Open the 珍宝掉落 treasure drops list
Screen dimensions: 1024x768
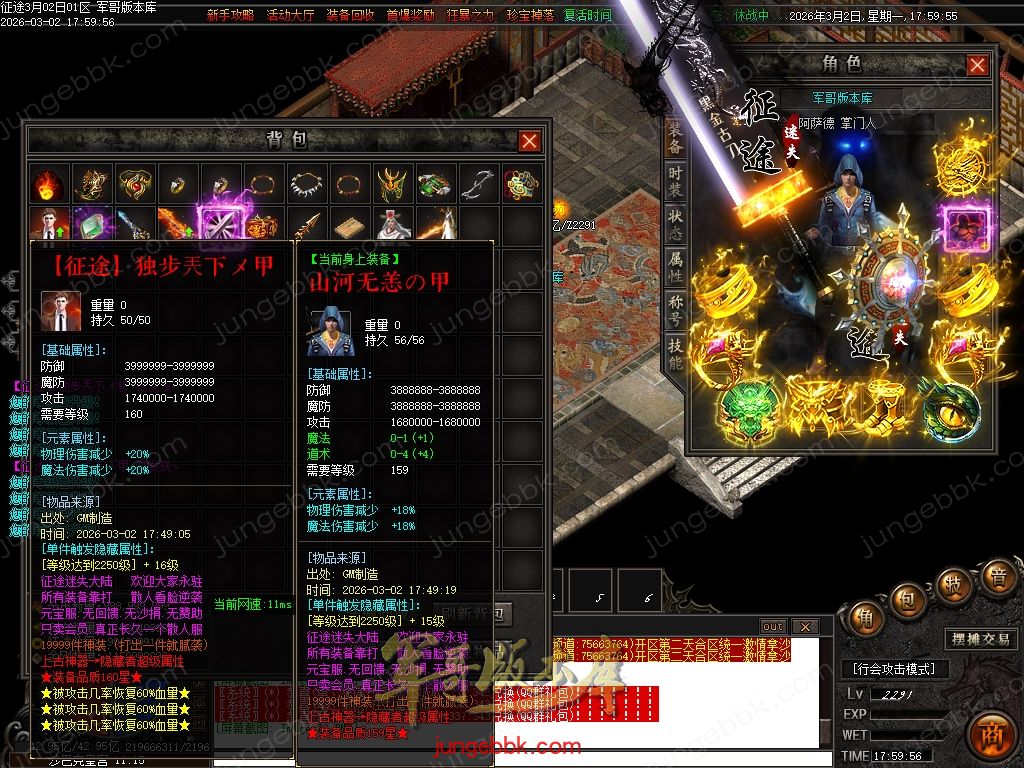click(529, 16)
